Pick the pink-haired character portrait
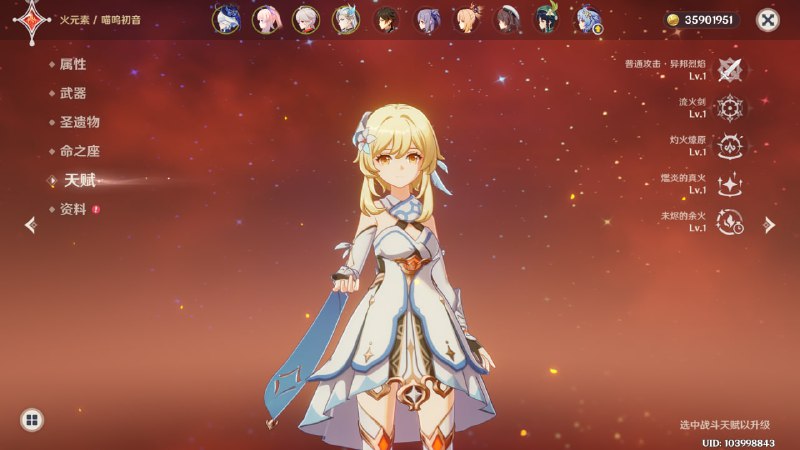800x450 pixels. [x=266, y=20]
